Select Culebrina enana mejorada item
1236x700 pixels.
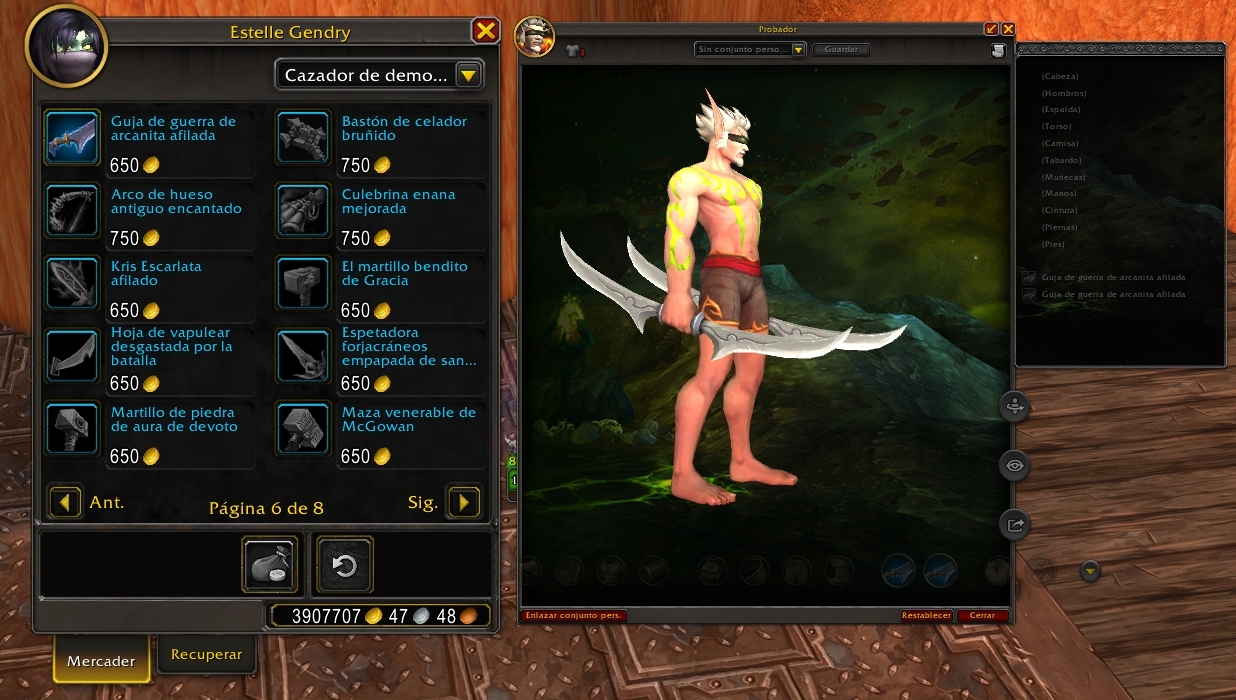(303, 210)
